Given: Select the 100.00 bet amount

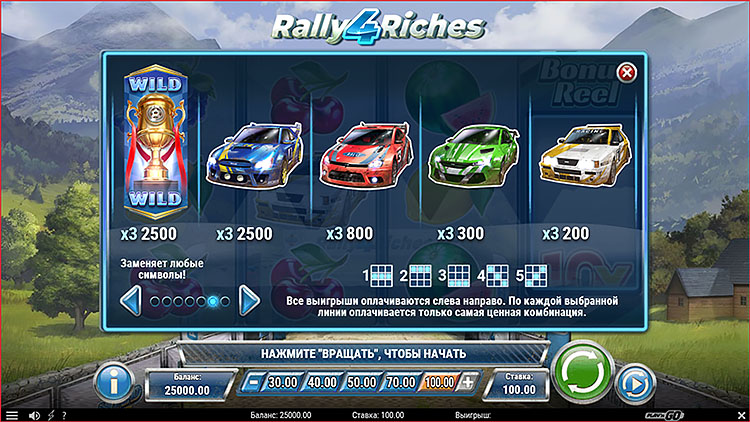Looking at the screenshot, I should pyautogui.click(x=438, y=382).
